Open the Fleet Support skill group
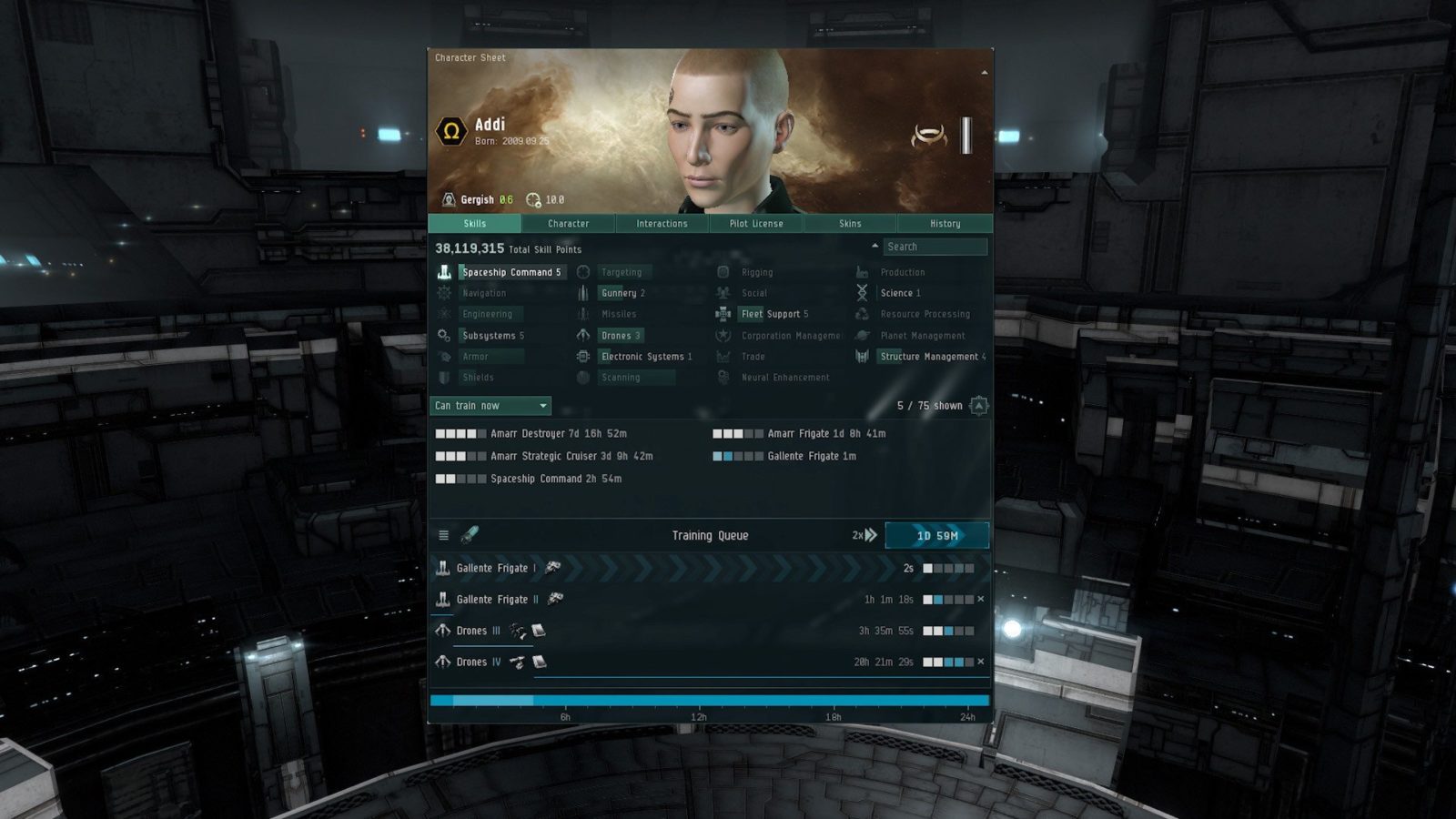This screenshot has height=819, width=1456. coord(774,314)
